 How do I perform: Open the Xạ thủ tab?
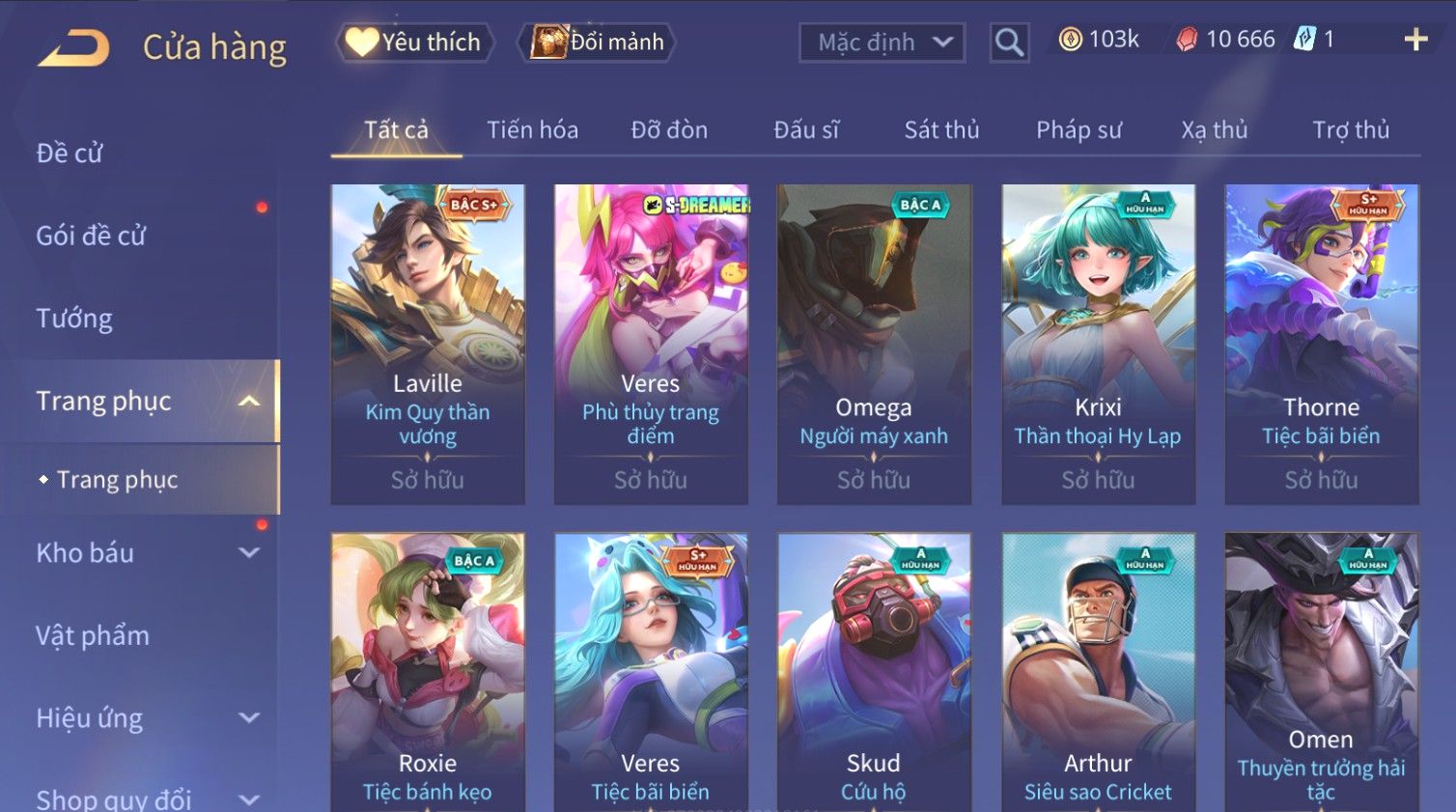[1214, 130]
